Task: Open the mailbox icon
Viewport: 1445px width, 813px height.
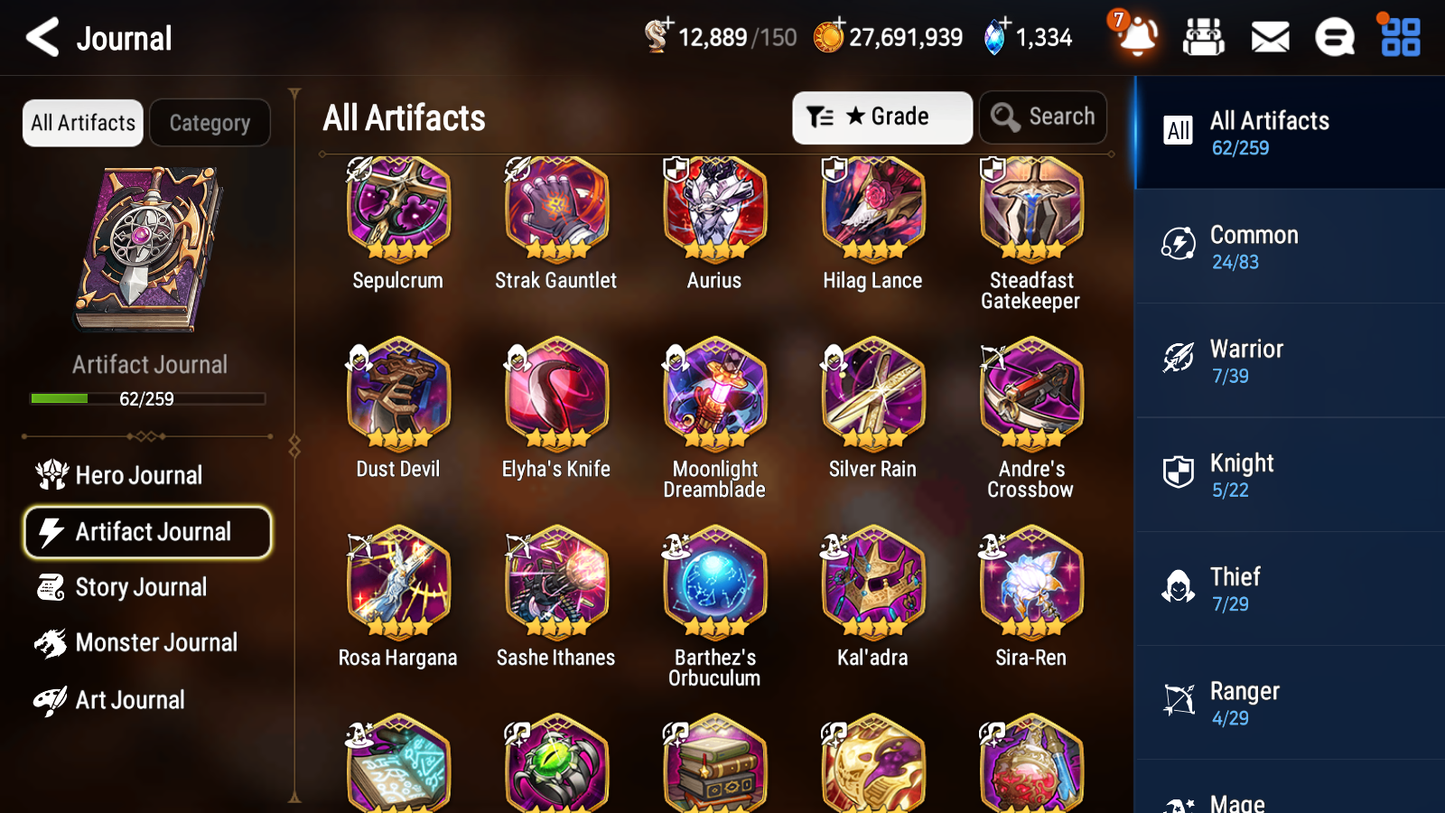Action: 1269,36
